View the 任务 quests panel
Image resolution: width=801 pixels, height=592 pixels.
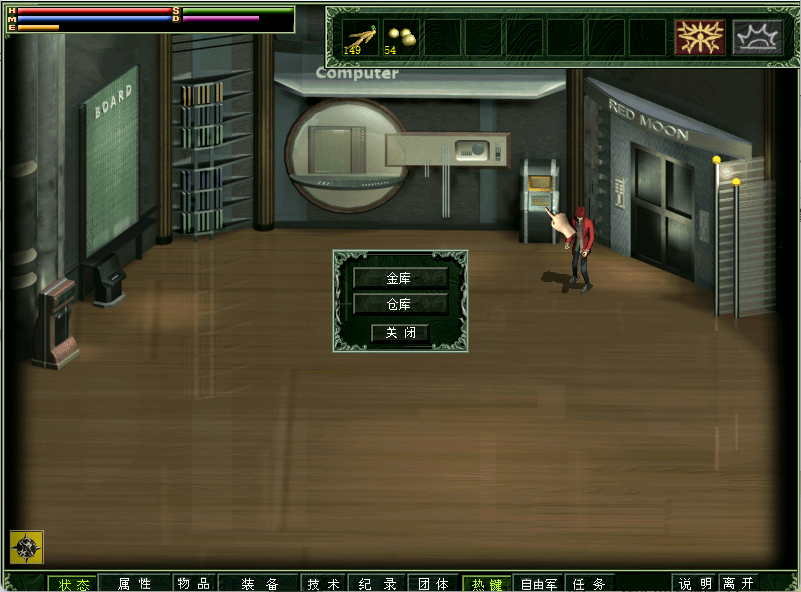point(590,584)
